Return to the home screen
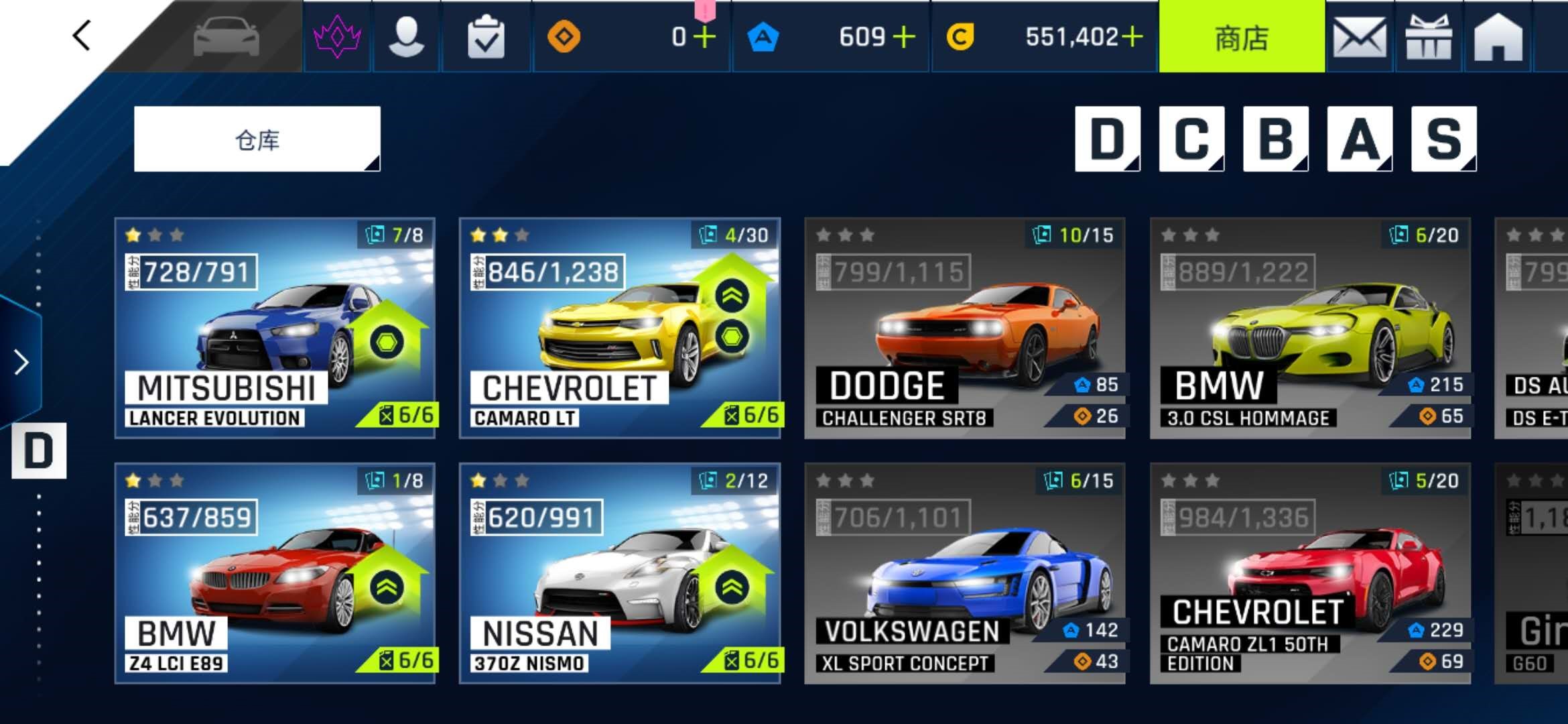 pyautogui.click(x=1498, y=38)
